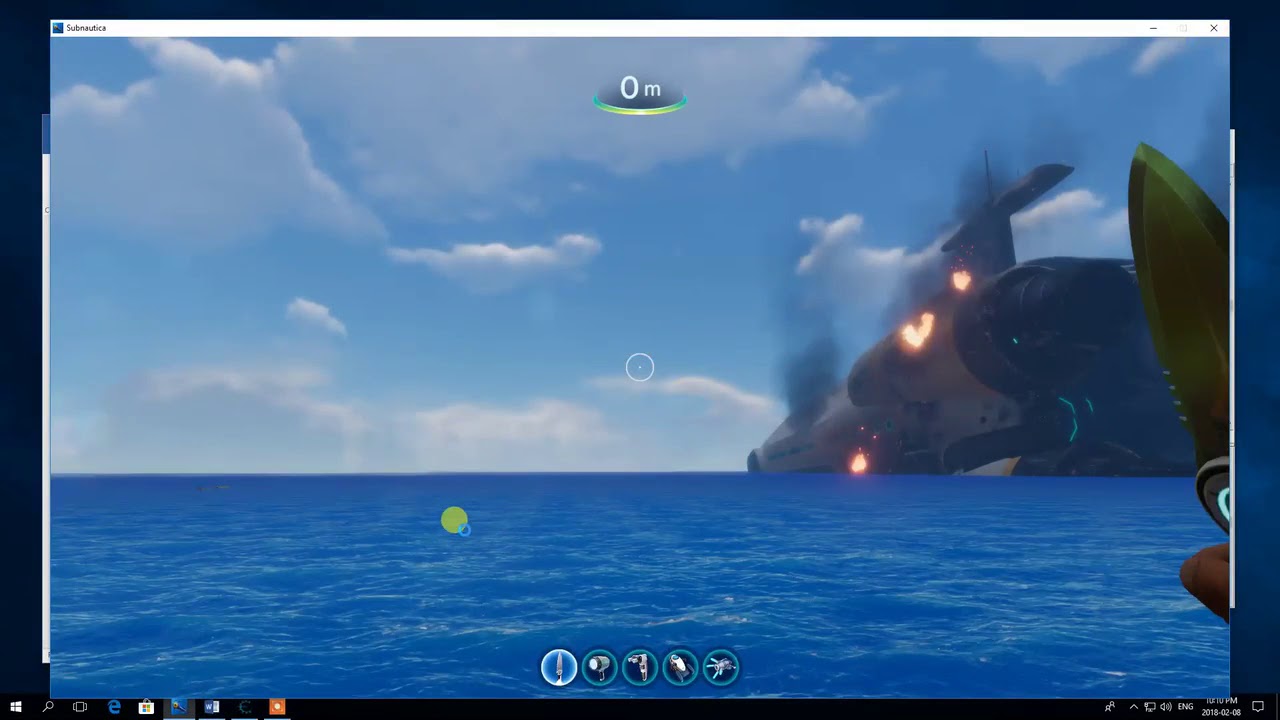Open the Microsoft Store
The image size is (1280, 720).
pyautogui.click(x=146, y=707)
